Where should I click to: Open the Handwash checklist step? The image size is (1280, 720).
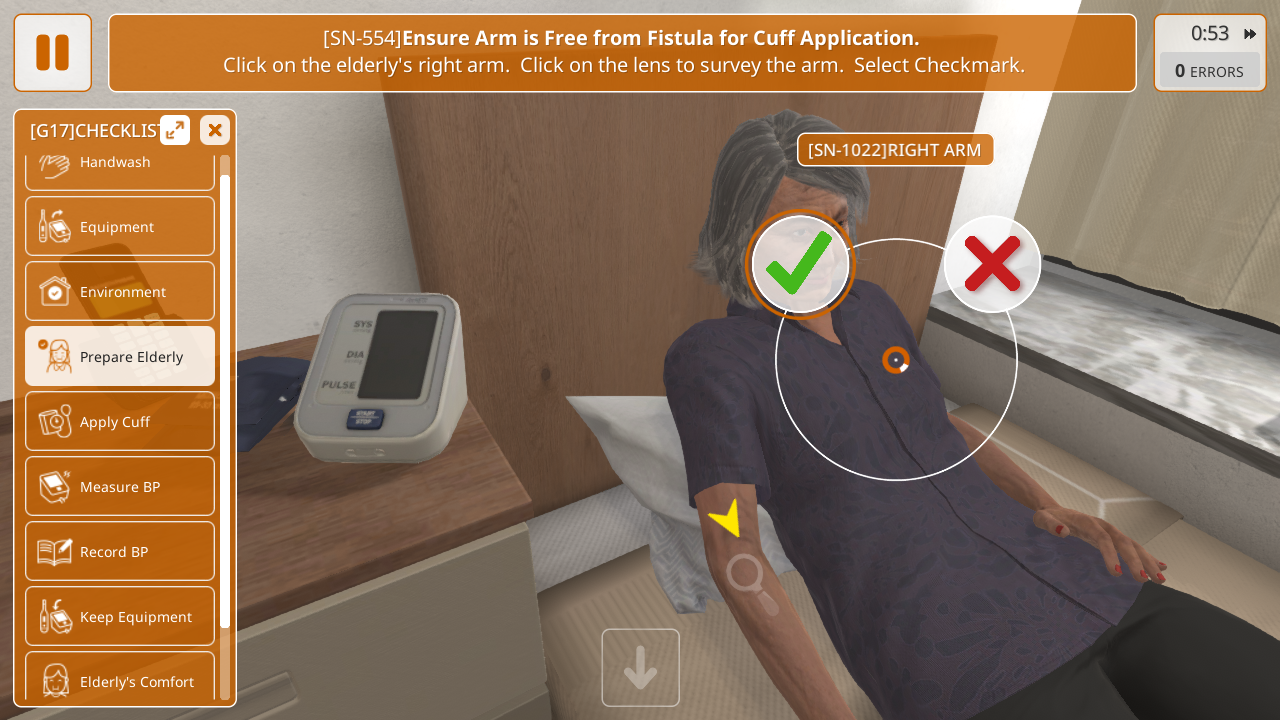(120, 166)
